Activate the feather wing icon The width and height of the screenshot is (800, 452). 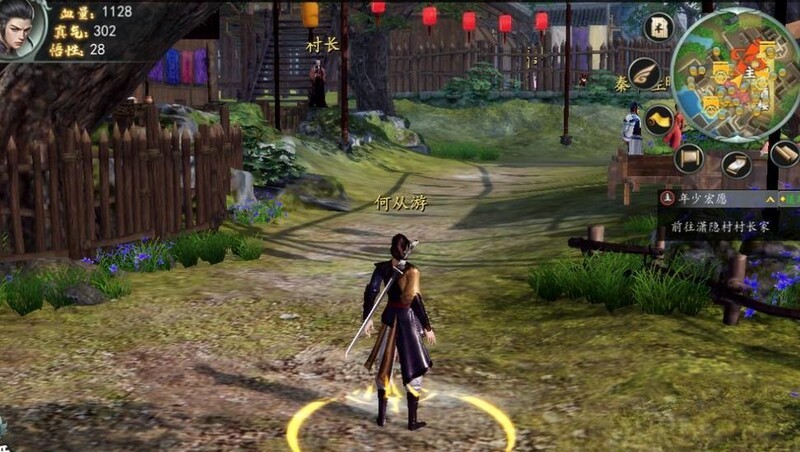click(x=645, y=74)
